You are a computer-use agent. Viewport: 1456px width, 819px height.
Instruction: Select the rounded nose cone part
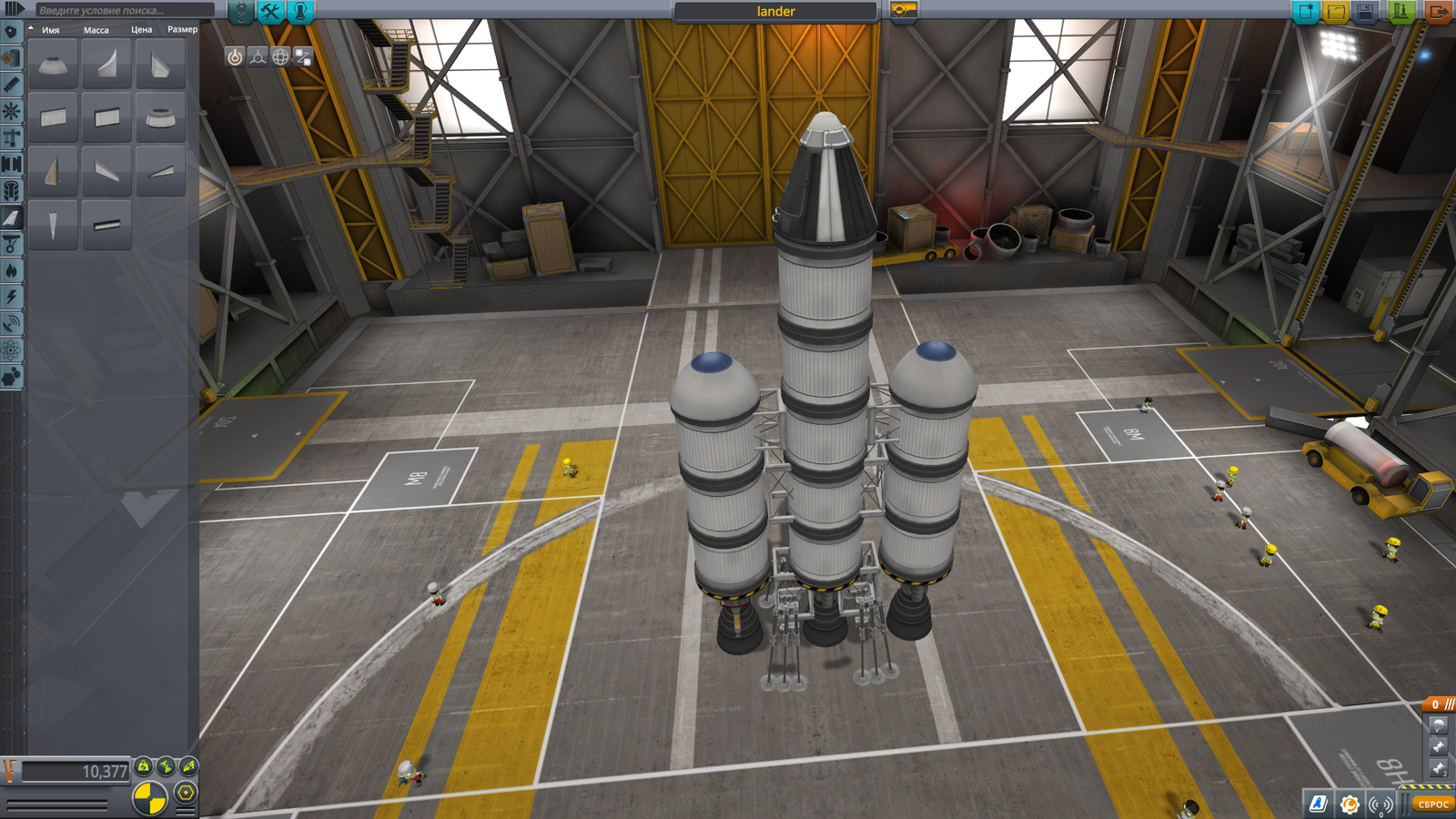pyautogui.click(x=53, y=65)
